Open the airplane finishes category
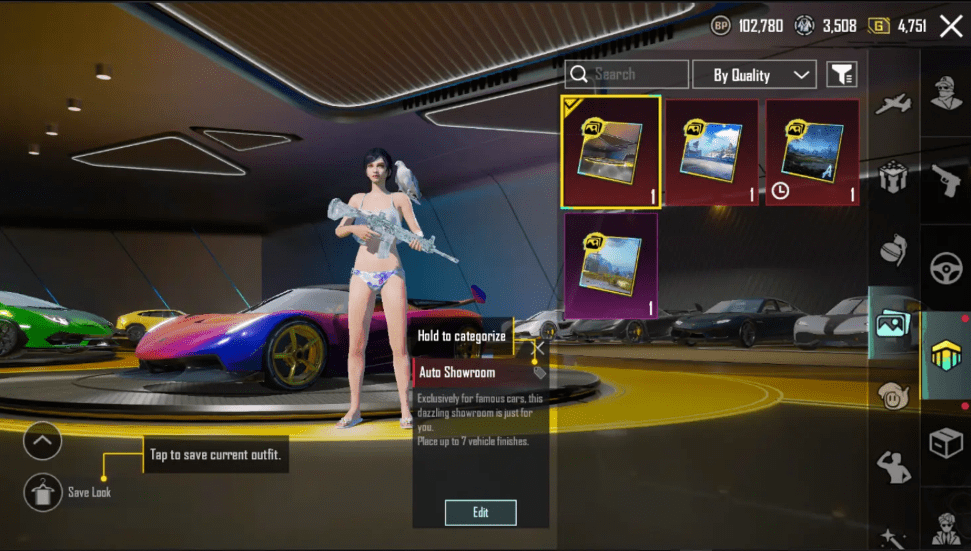The image size is (971, 551). pos(892,103)
